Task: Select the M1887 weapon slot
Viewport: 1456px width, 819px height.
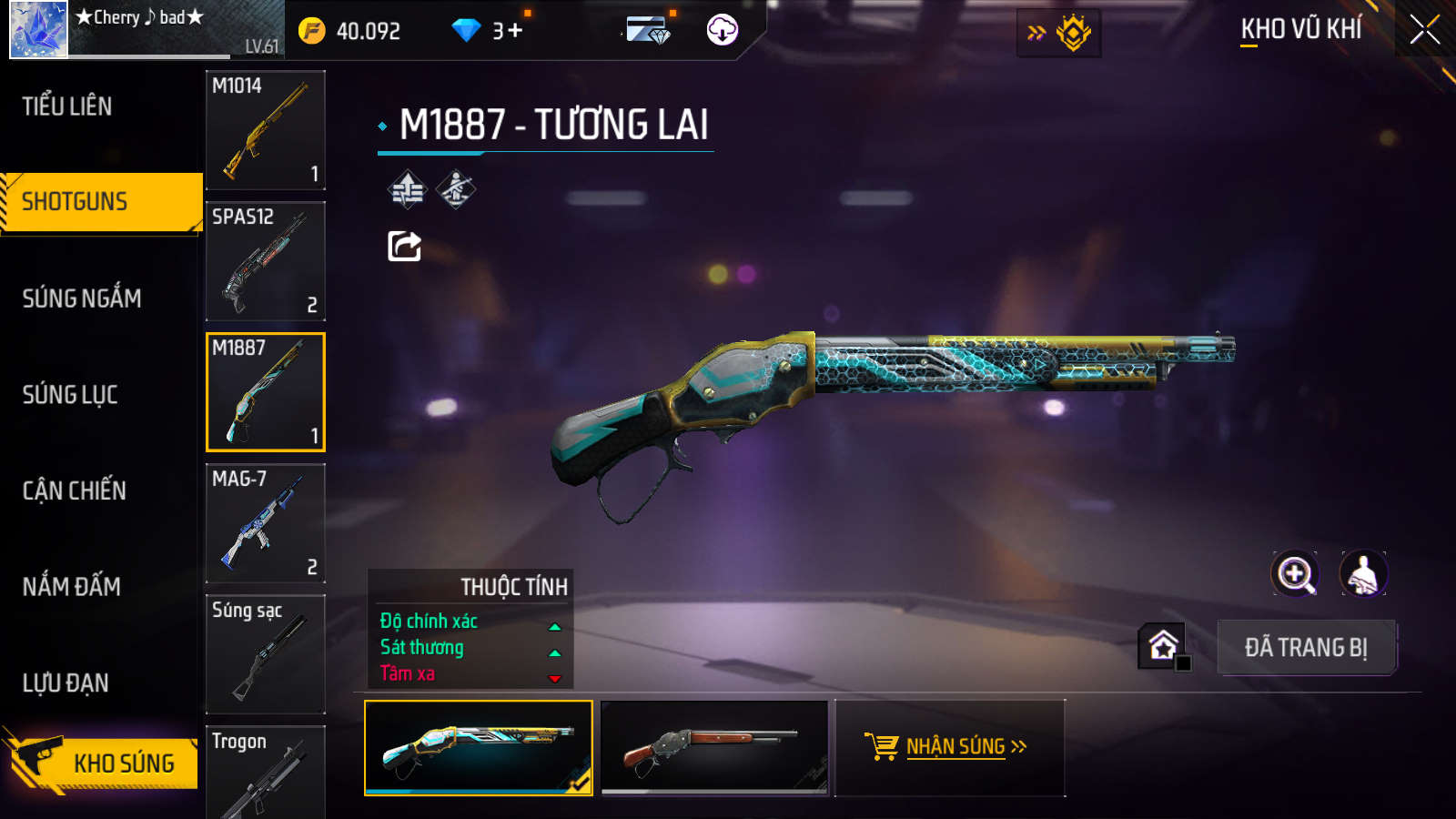Action: click(x=266, y=392)
